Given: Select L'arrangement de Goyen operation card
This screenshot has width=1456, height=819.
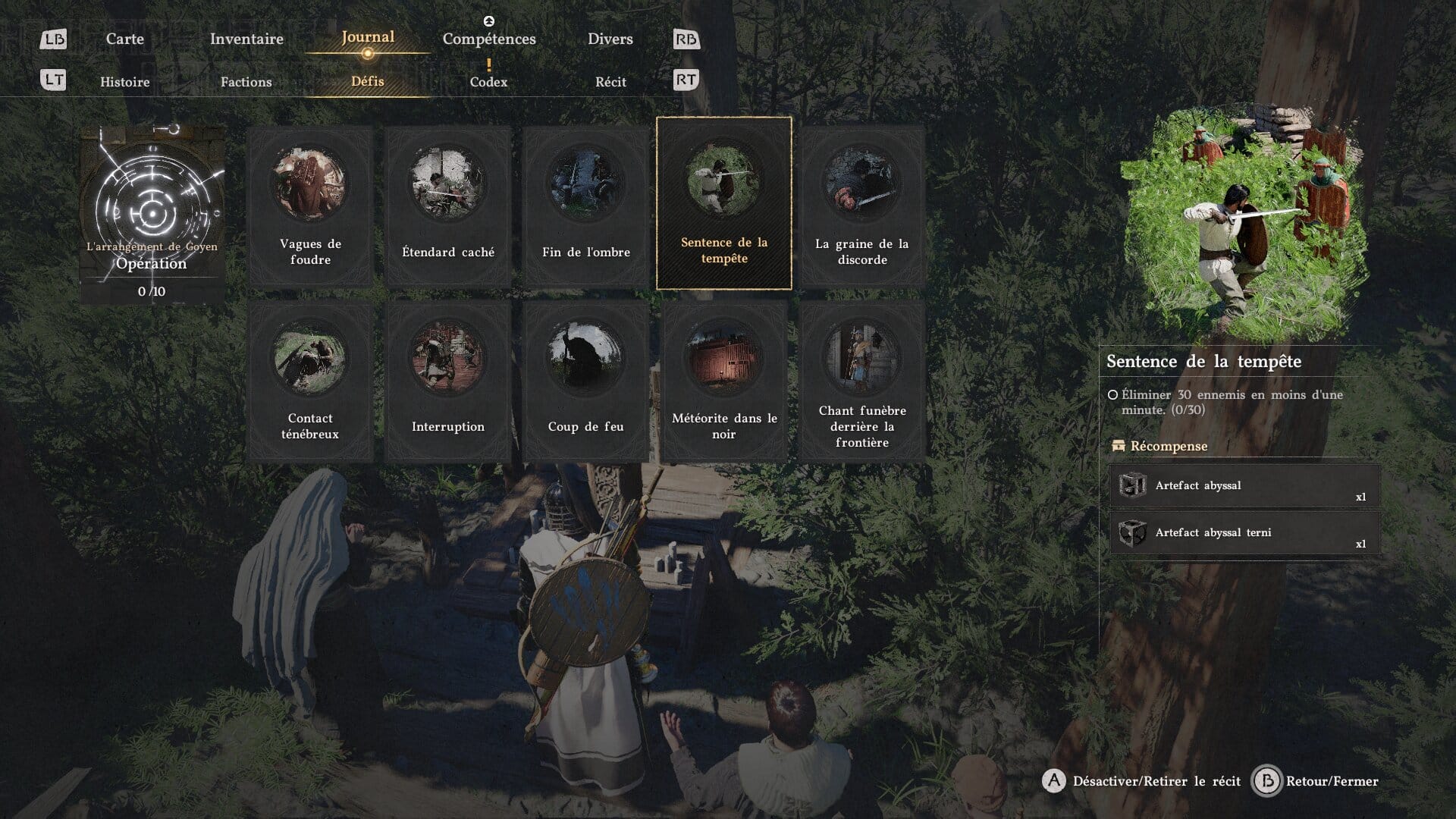Looking at the screenshot, I should click(x=152, y=215).
